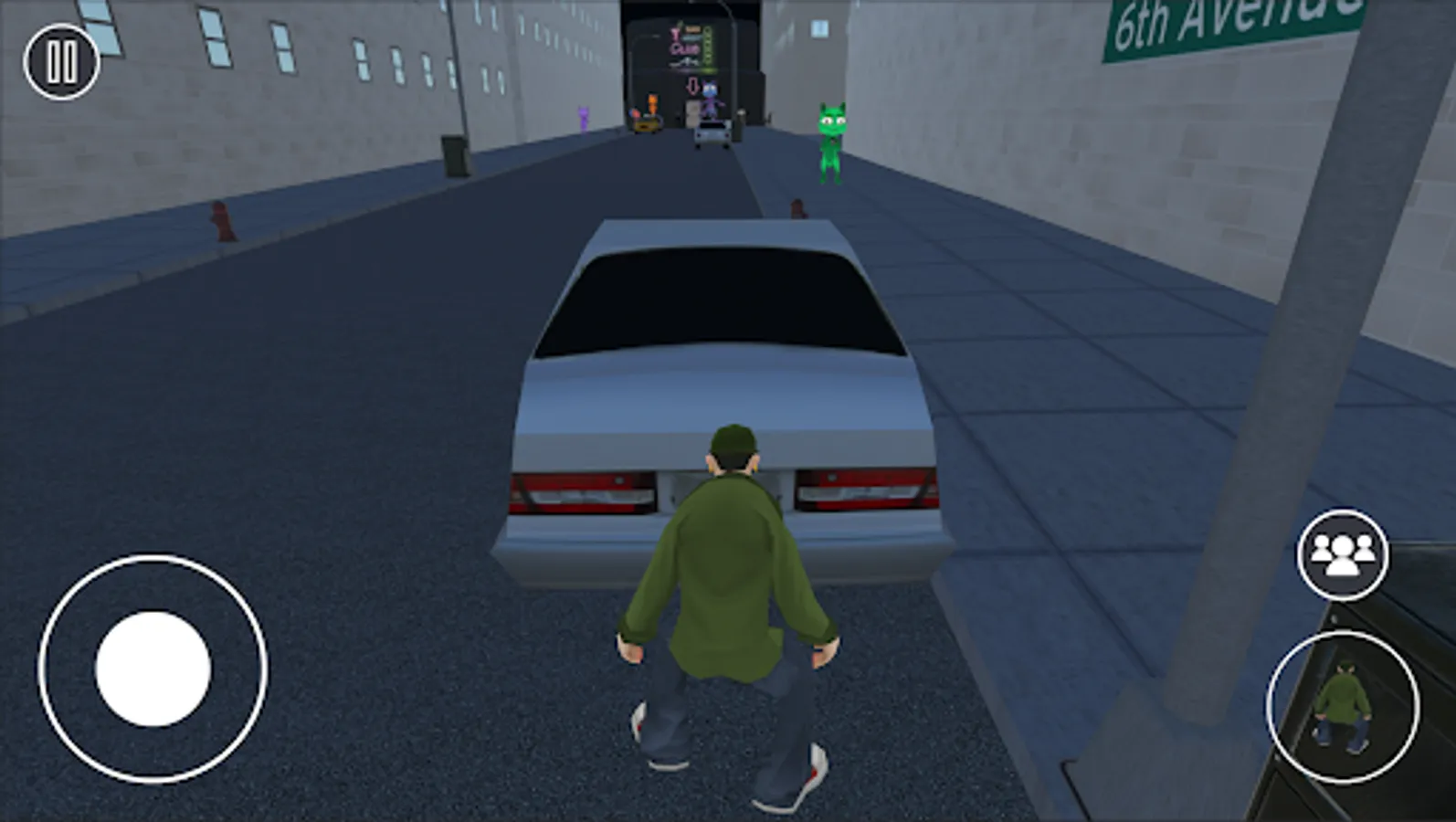Image resolution: width=1456 pixels, height=822 pixels.
Task: Tap the club's front door below the arrow
Action: point(692,113)
